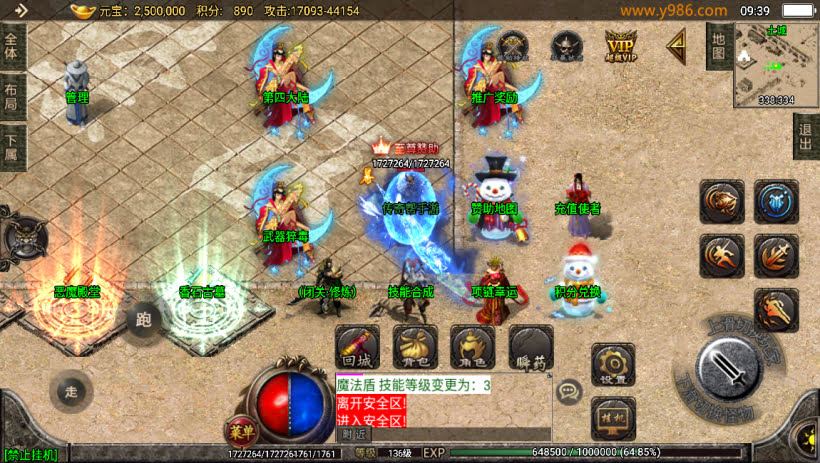The image size is (820, 463).
Task: Use the 回城 return-to-town scroll
Action: 356,346
